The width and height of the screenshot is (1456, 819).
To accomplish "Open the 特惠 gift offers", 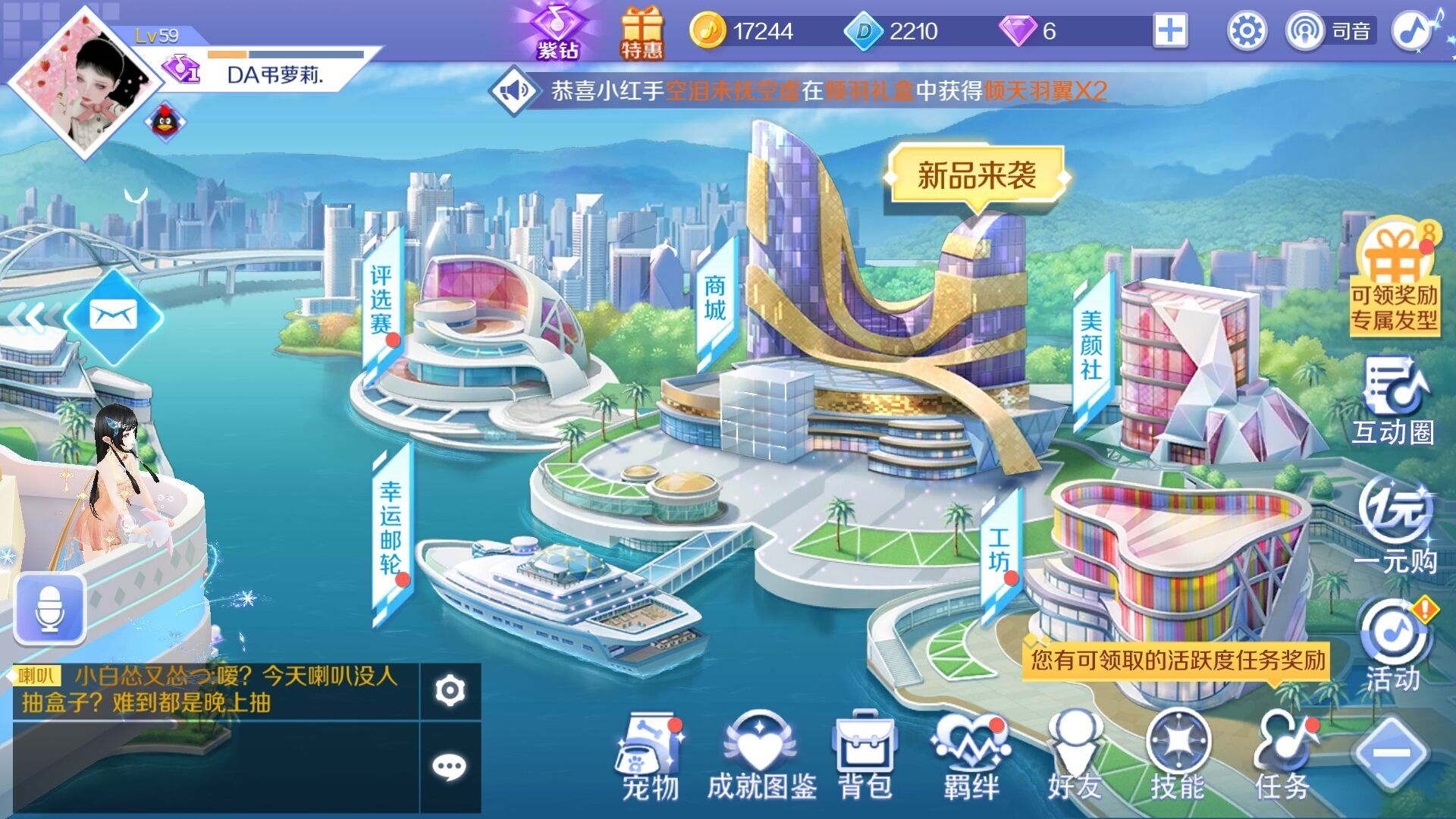I will click(642, 33).
